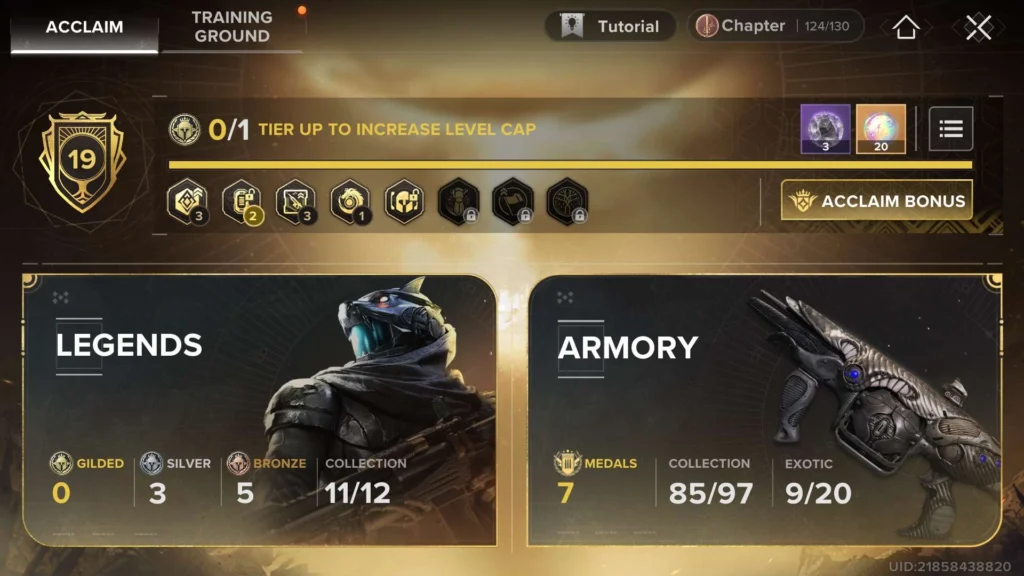Select the locked flag bonus hexagon

point(512,200)
